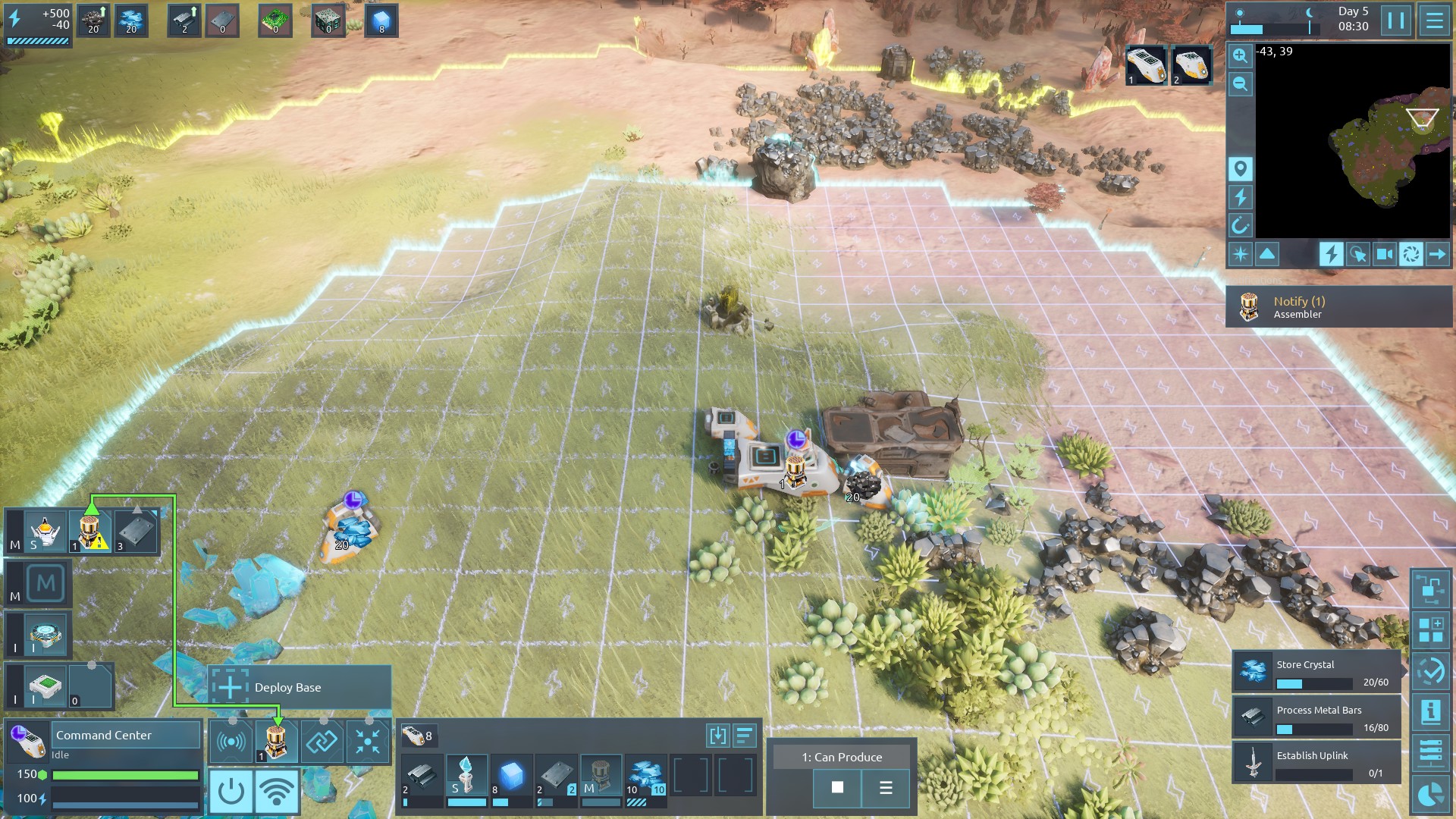The width and height of the screenshot is (1456, 819).
Task: Open the Store Crystal objective
Action: pos(1316,673)
